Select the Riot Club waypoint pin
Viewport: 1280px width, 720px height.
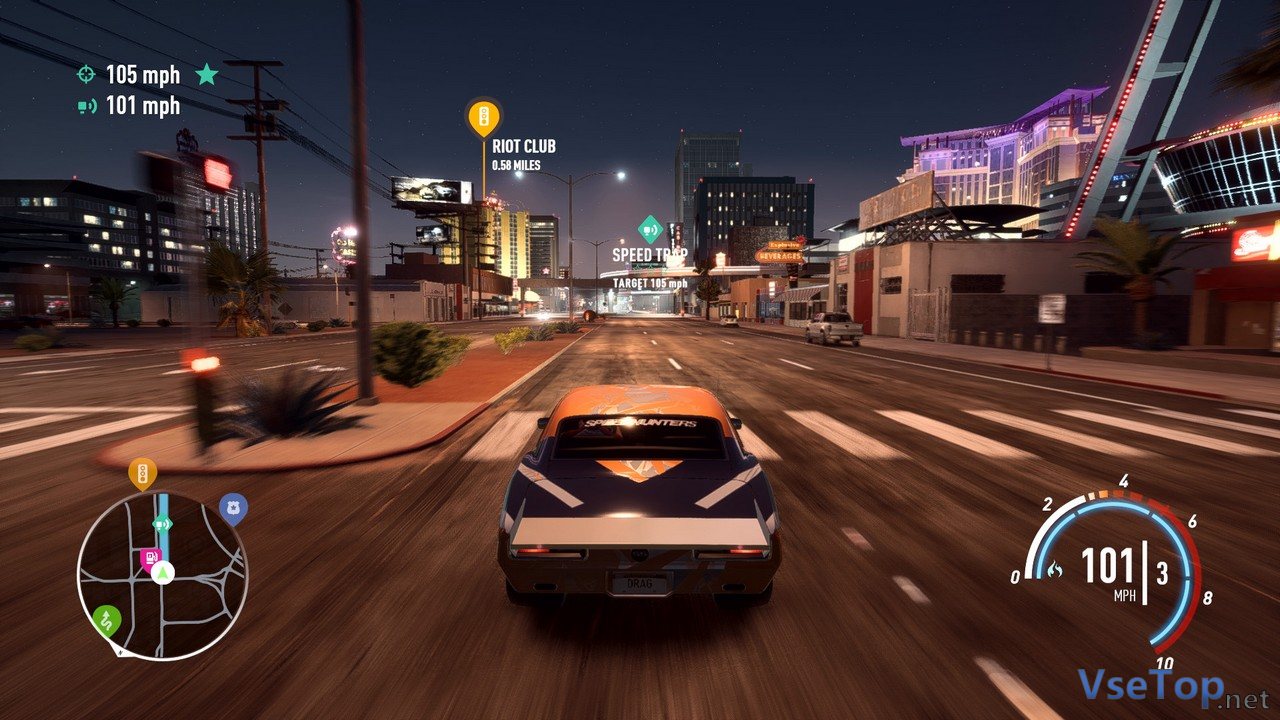484,117
